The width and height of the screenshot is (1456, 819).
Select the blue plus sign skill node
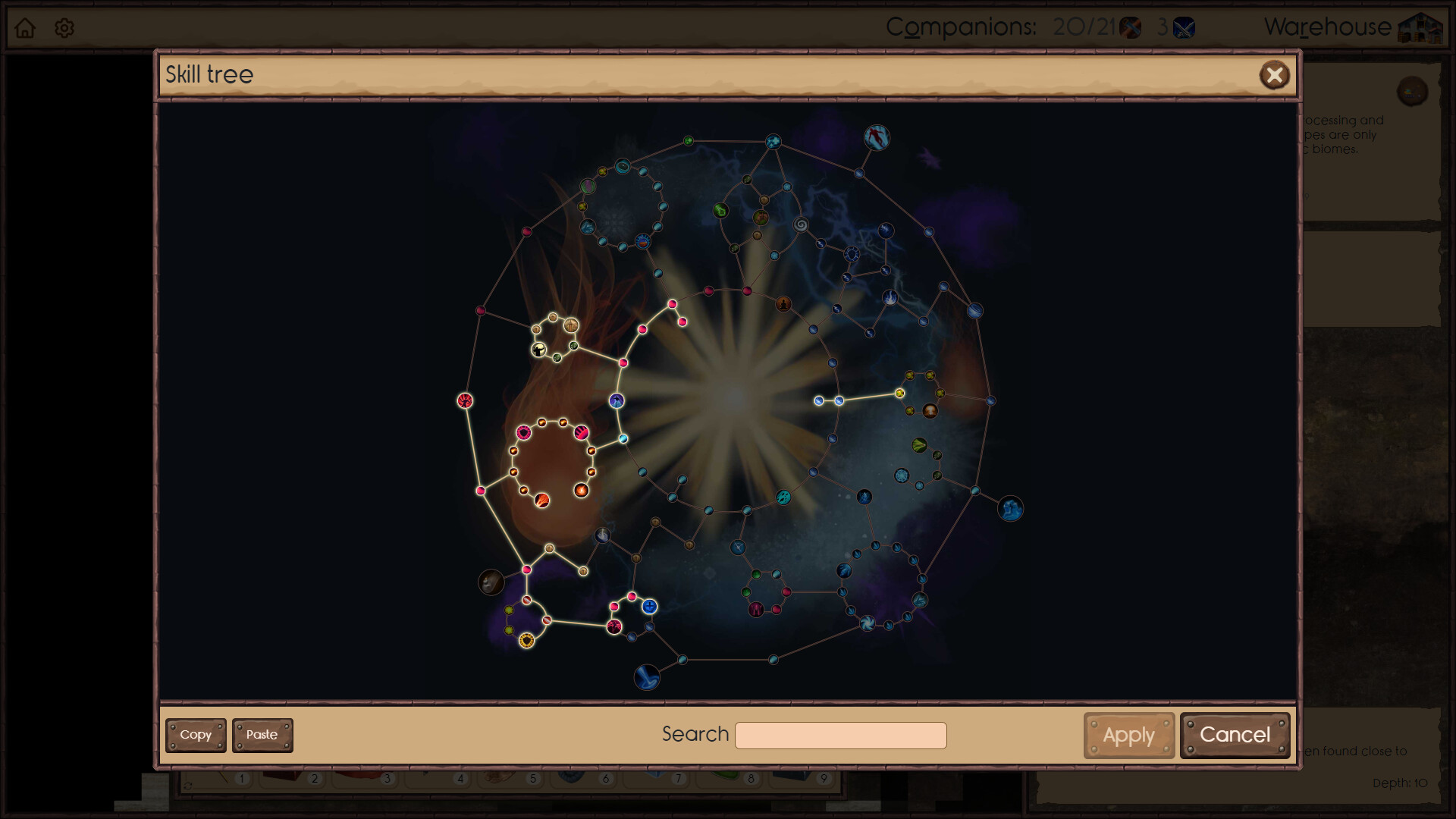click(x=649, y=605)
